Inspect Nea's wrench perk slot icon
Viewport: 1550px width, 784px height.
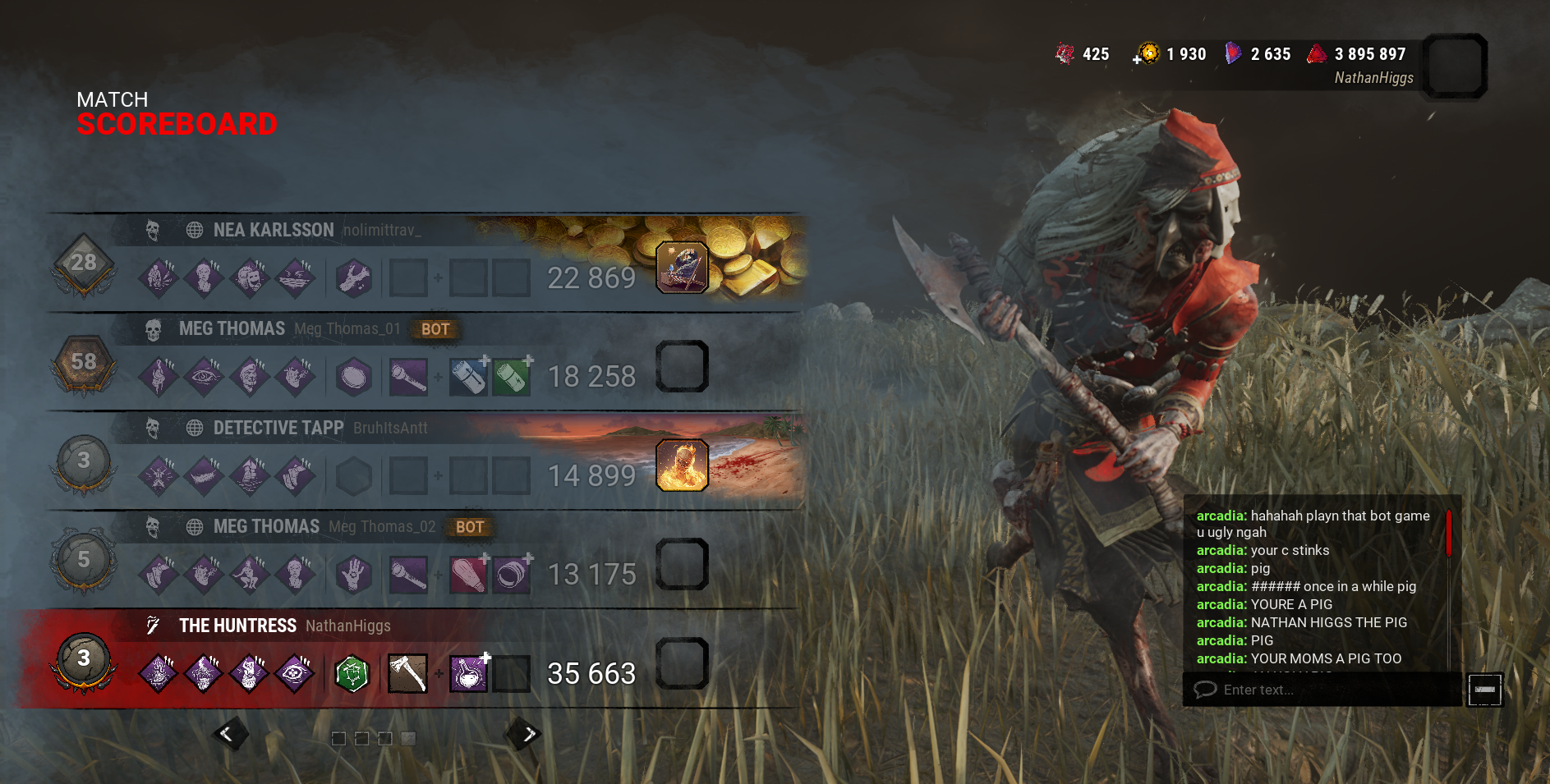(x=354, y=278)
